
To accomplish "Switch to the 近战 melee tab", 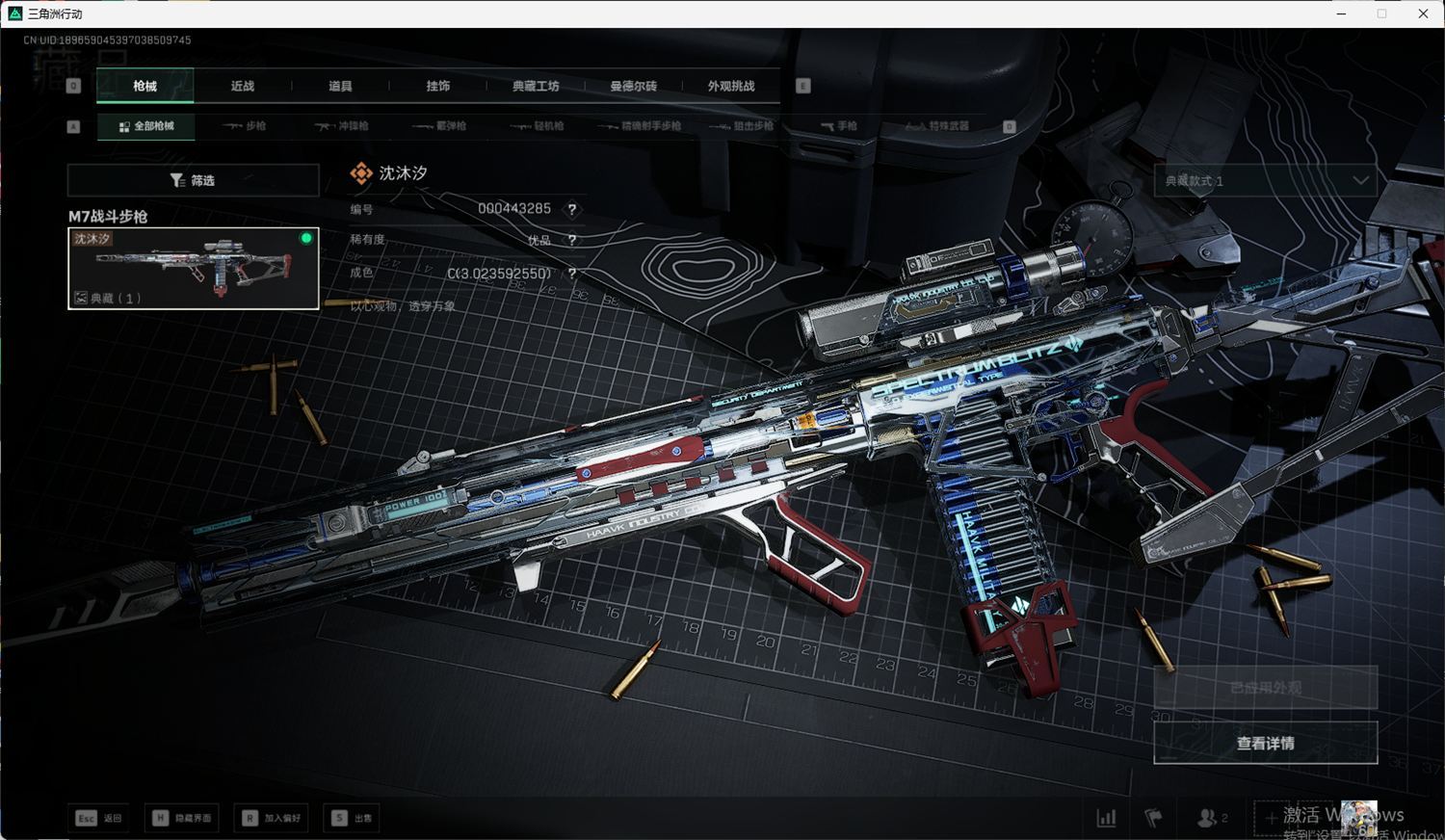I will 243,86.
